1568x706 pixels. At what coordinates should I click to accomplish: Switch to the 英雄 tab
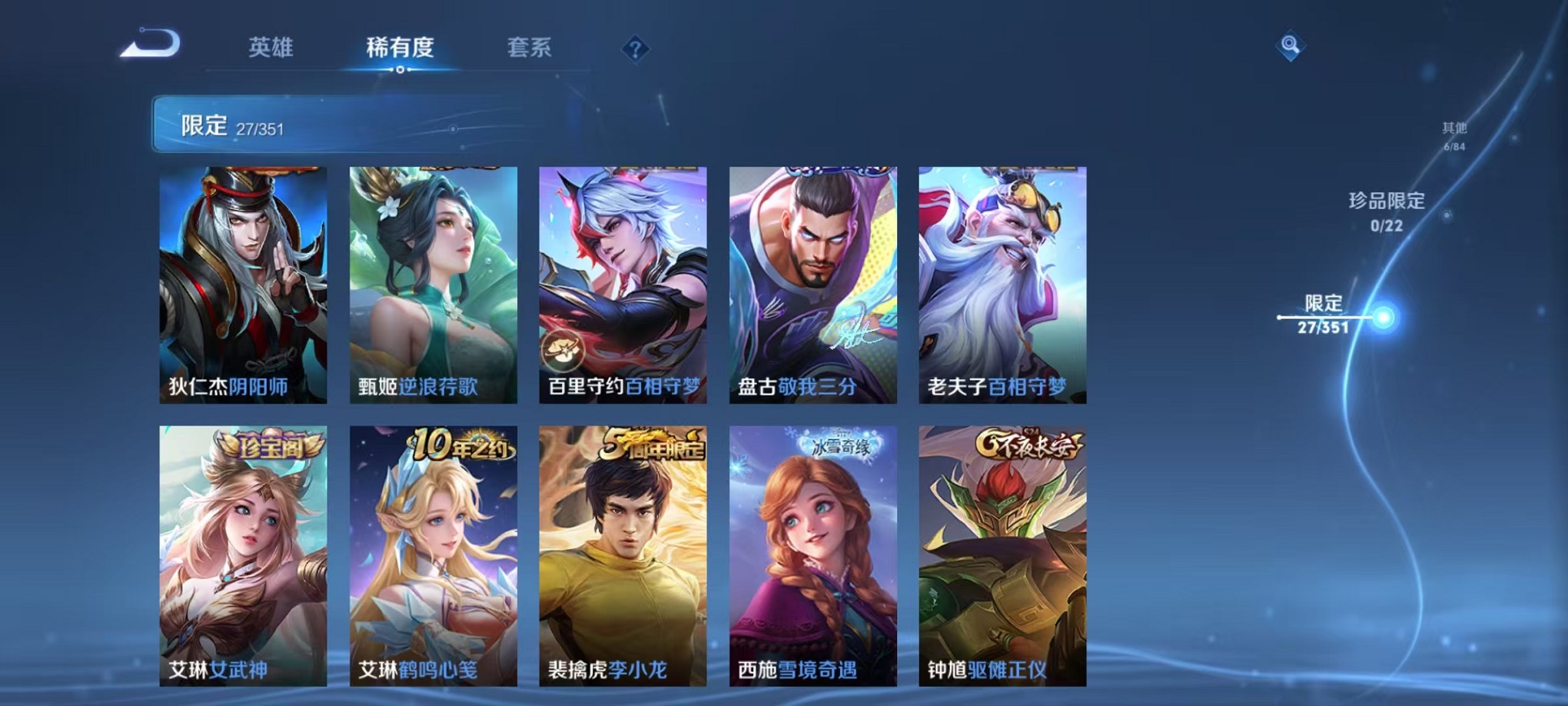tap(271, 48)
